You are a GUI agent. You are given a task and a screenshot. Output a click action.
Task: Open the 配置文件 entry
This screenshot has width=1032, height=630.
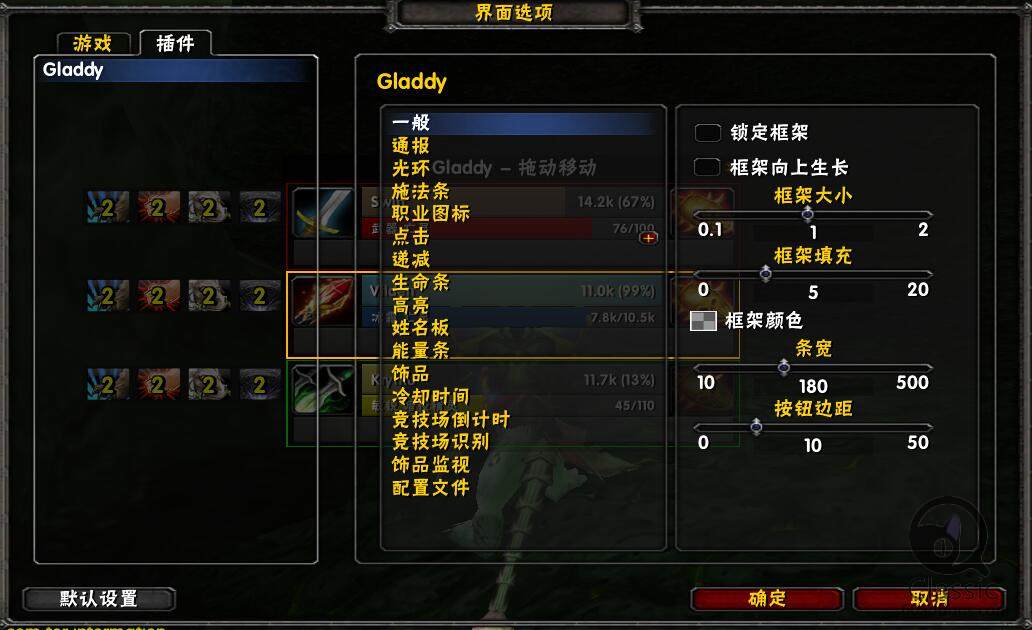[x=430, y=488]
